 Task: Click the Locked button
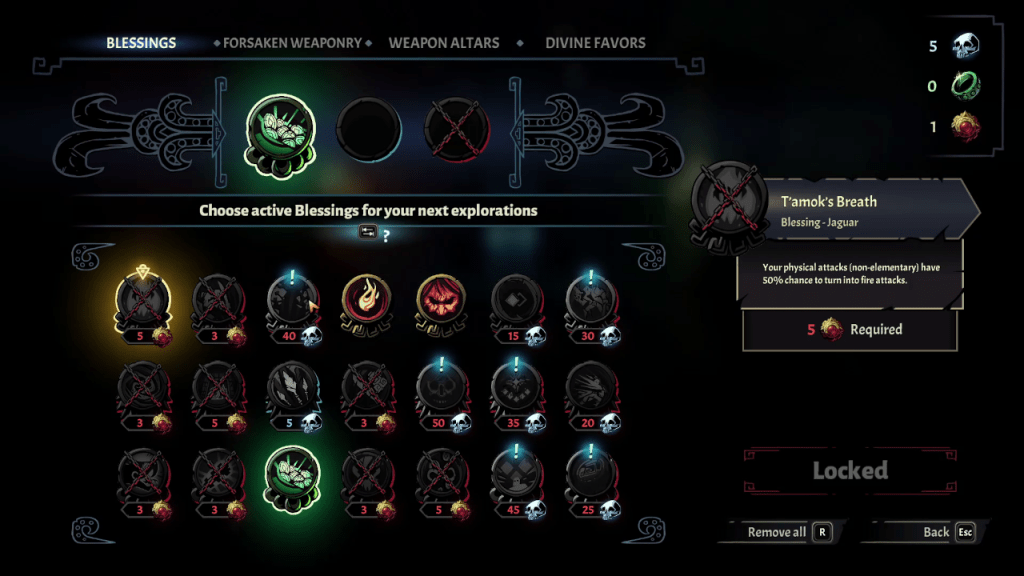point(850,470)
